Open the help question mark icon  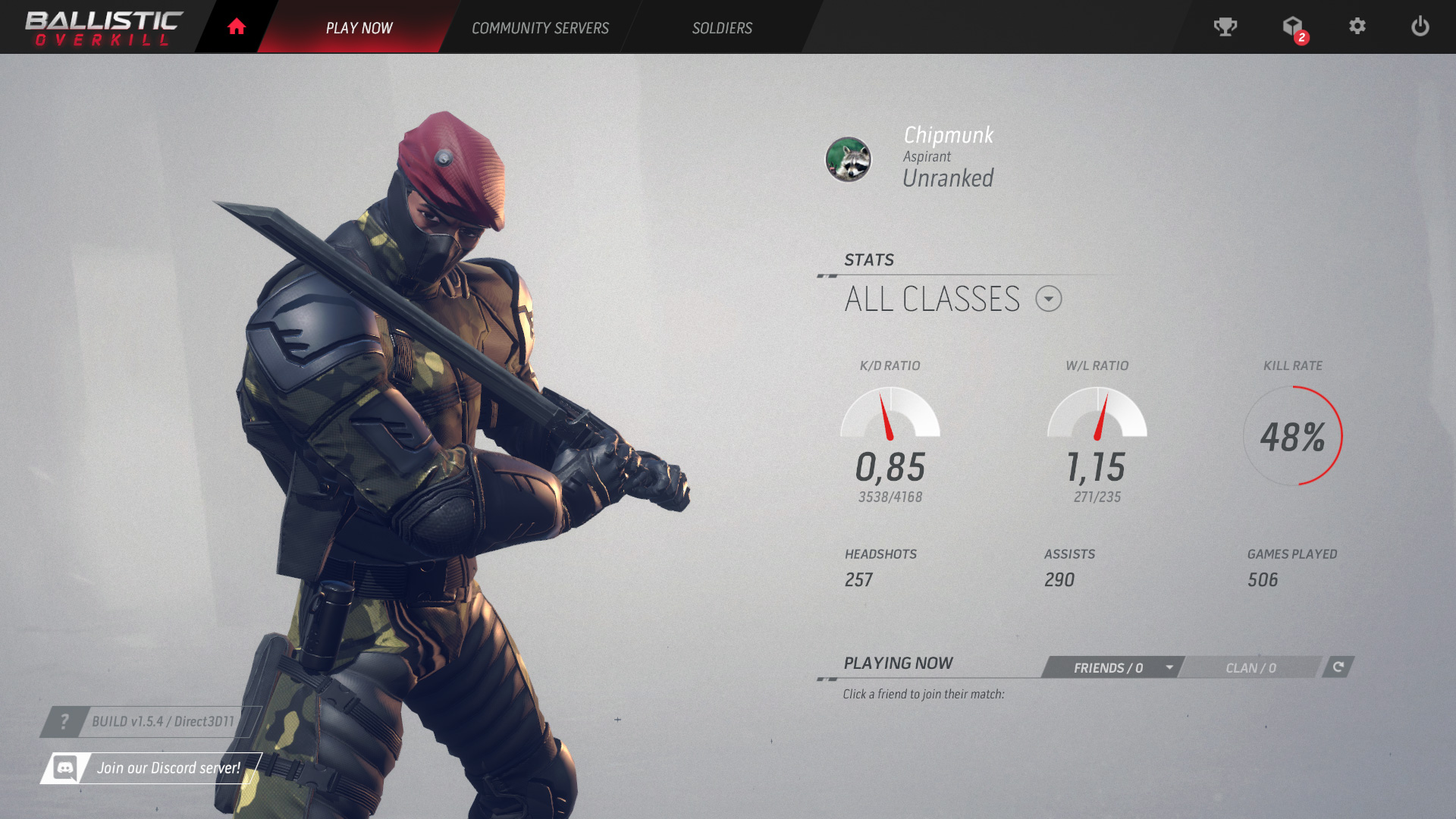click(x=65, y=722)
